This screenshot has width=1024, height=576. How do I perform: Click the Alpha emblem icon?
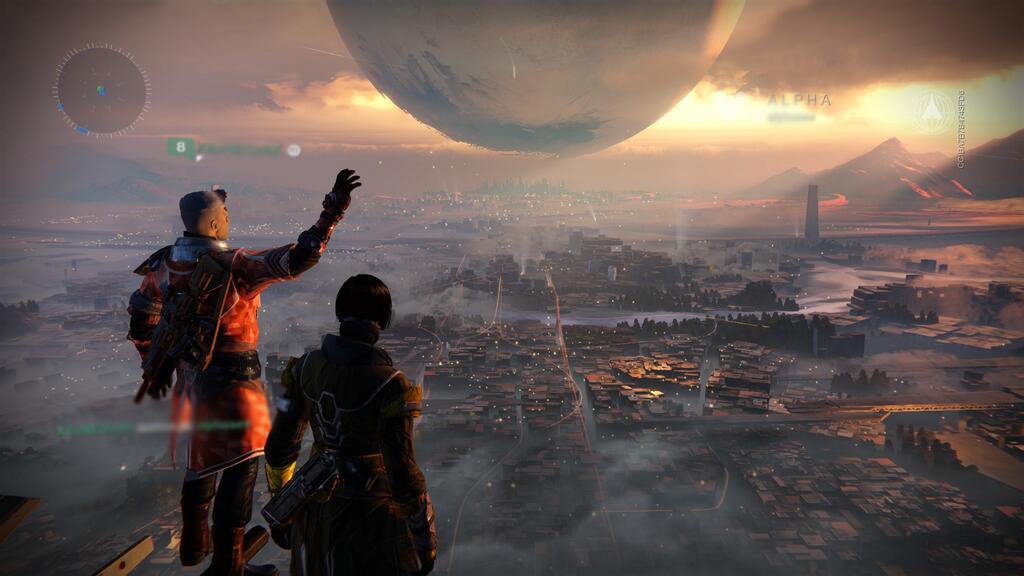point(932,112)
